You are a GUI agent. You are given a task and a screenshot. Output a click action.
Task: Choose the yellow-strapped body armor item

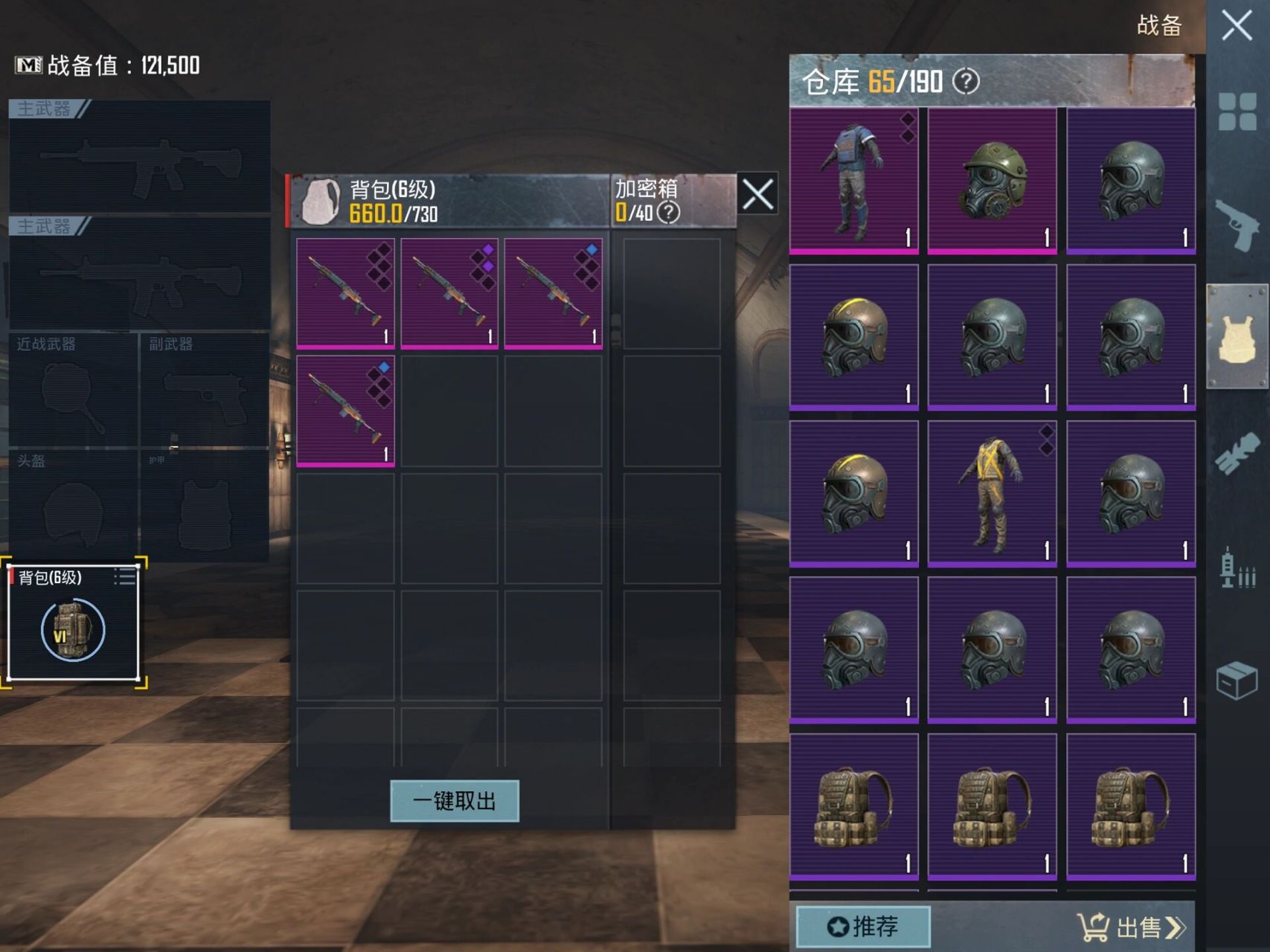(x=992, y=492)
